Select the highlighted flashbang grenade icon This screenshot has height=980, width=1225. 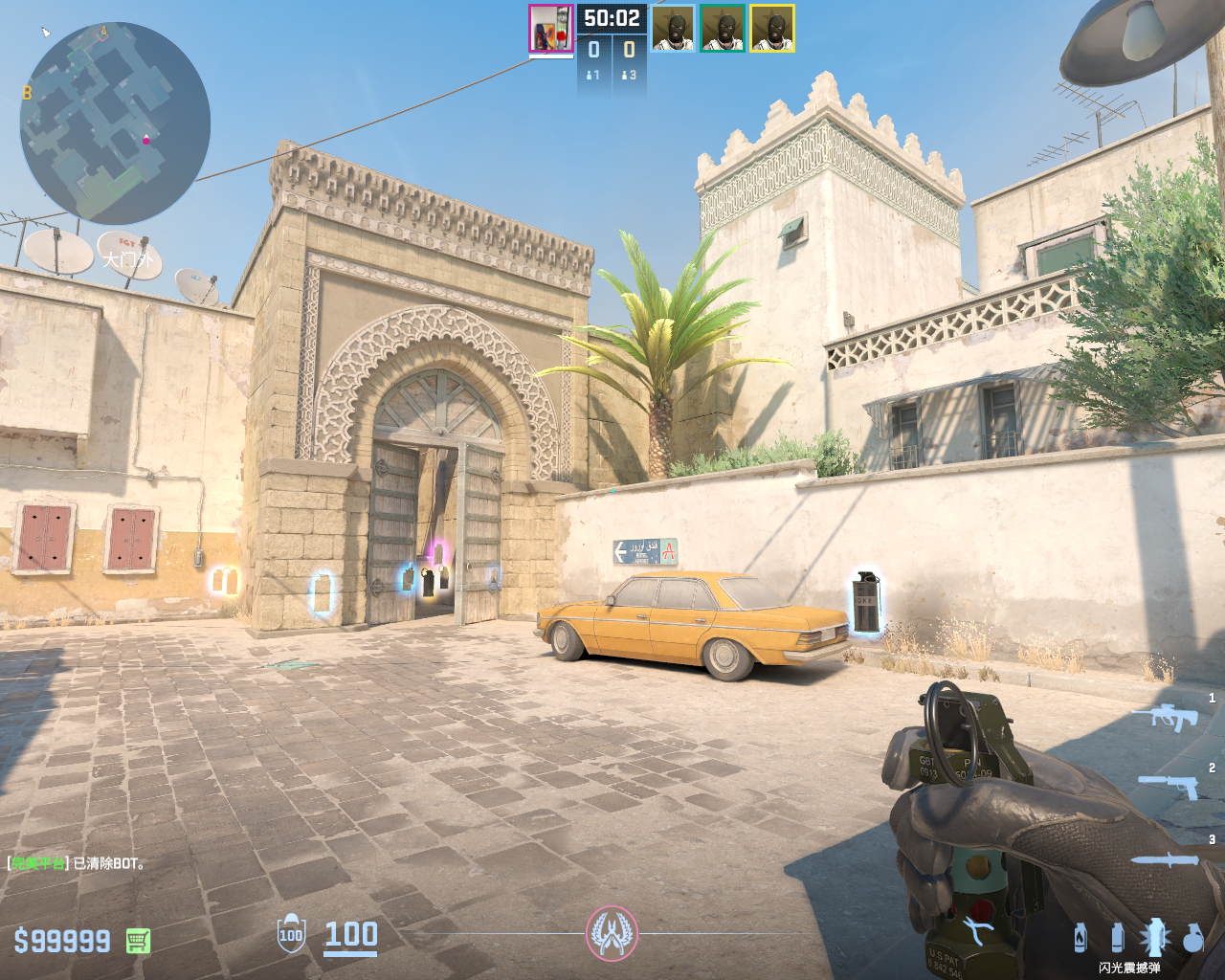[1154, 937]
